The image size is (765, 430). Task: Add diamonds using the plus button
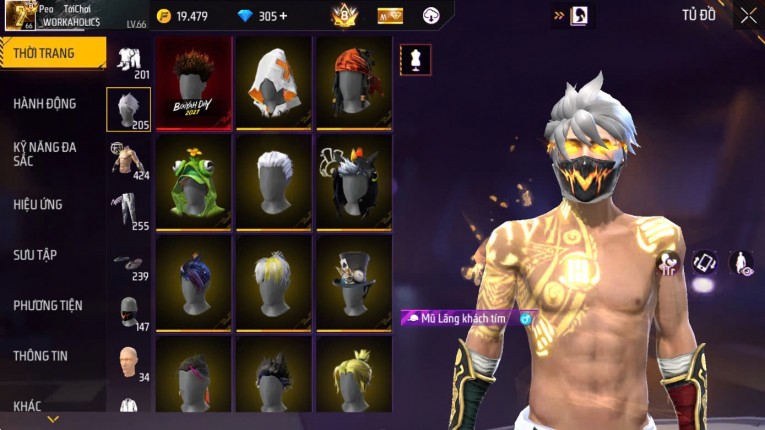283,16
